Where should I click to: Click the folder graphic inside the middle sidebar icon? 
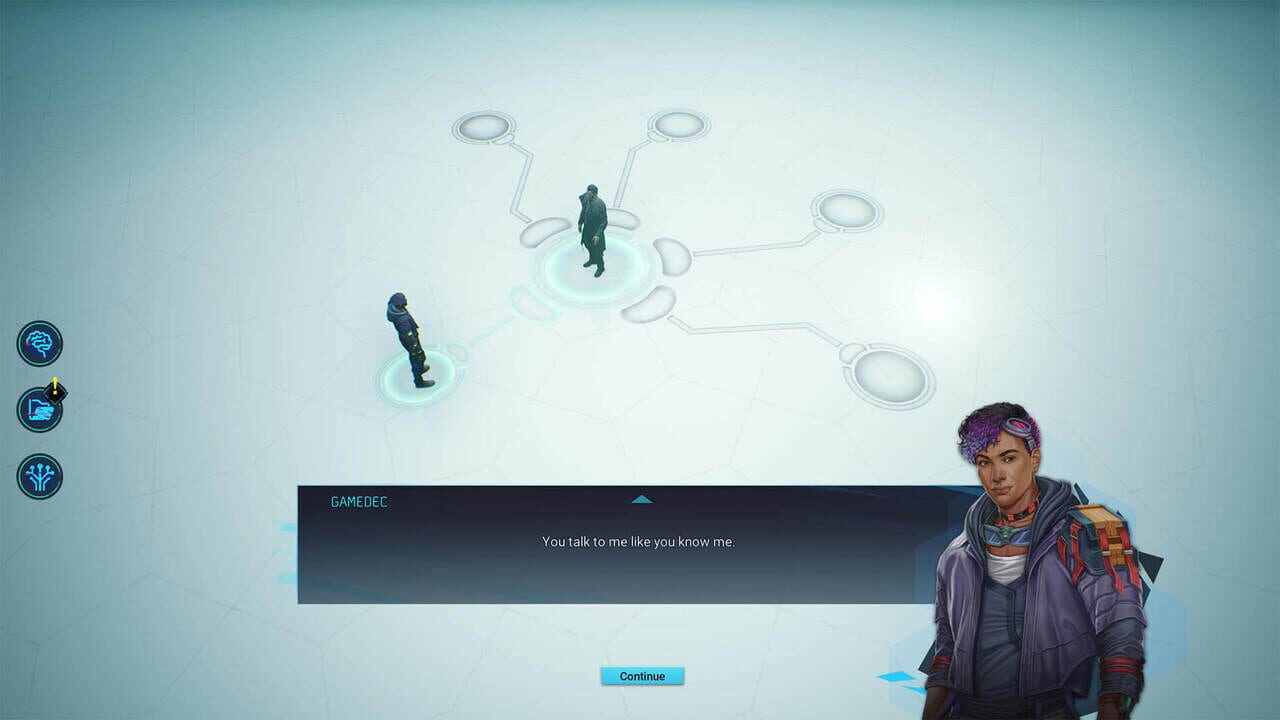[x=38, y=410]
